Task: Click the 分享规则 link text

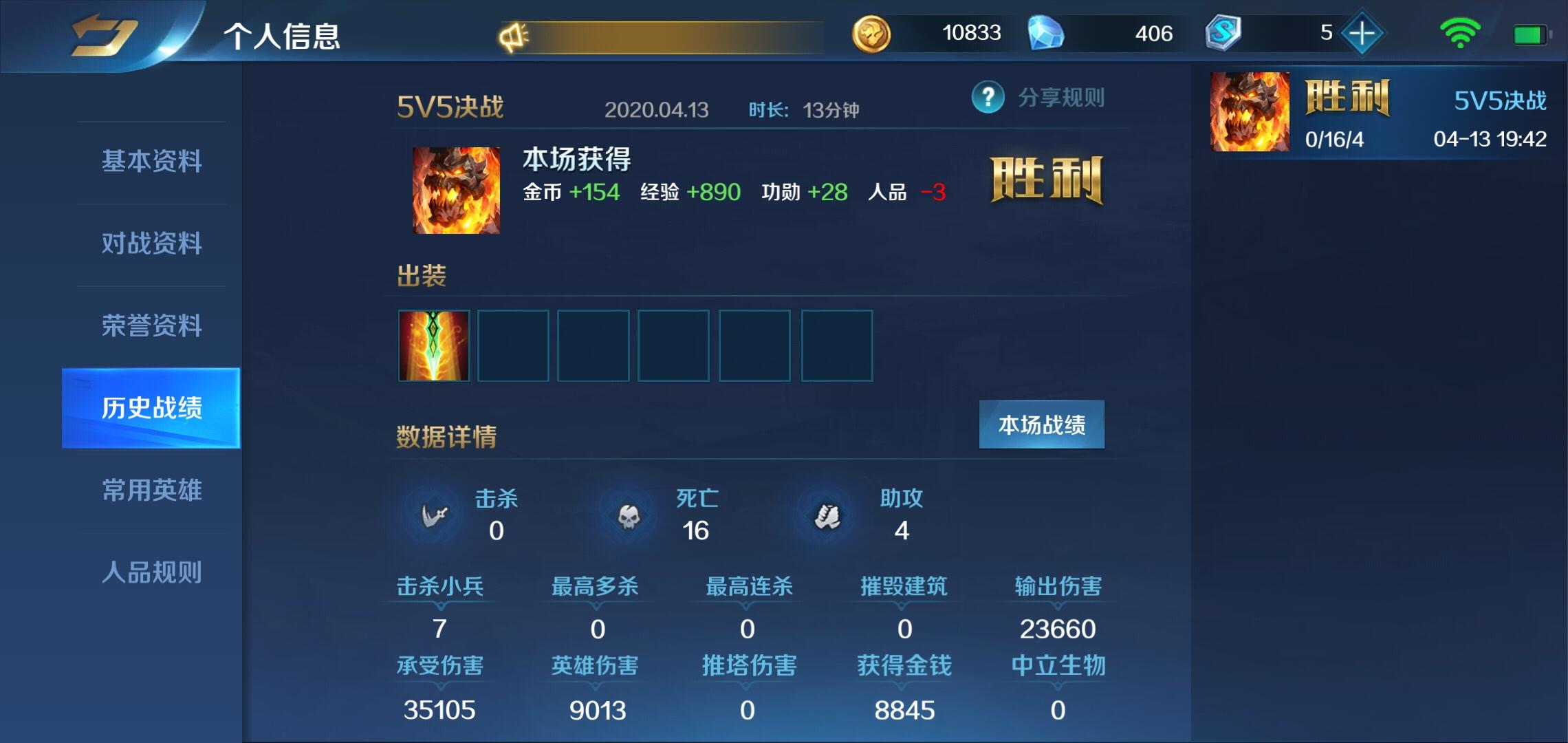Action: coord(1059,98)
